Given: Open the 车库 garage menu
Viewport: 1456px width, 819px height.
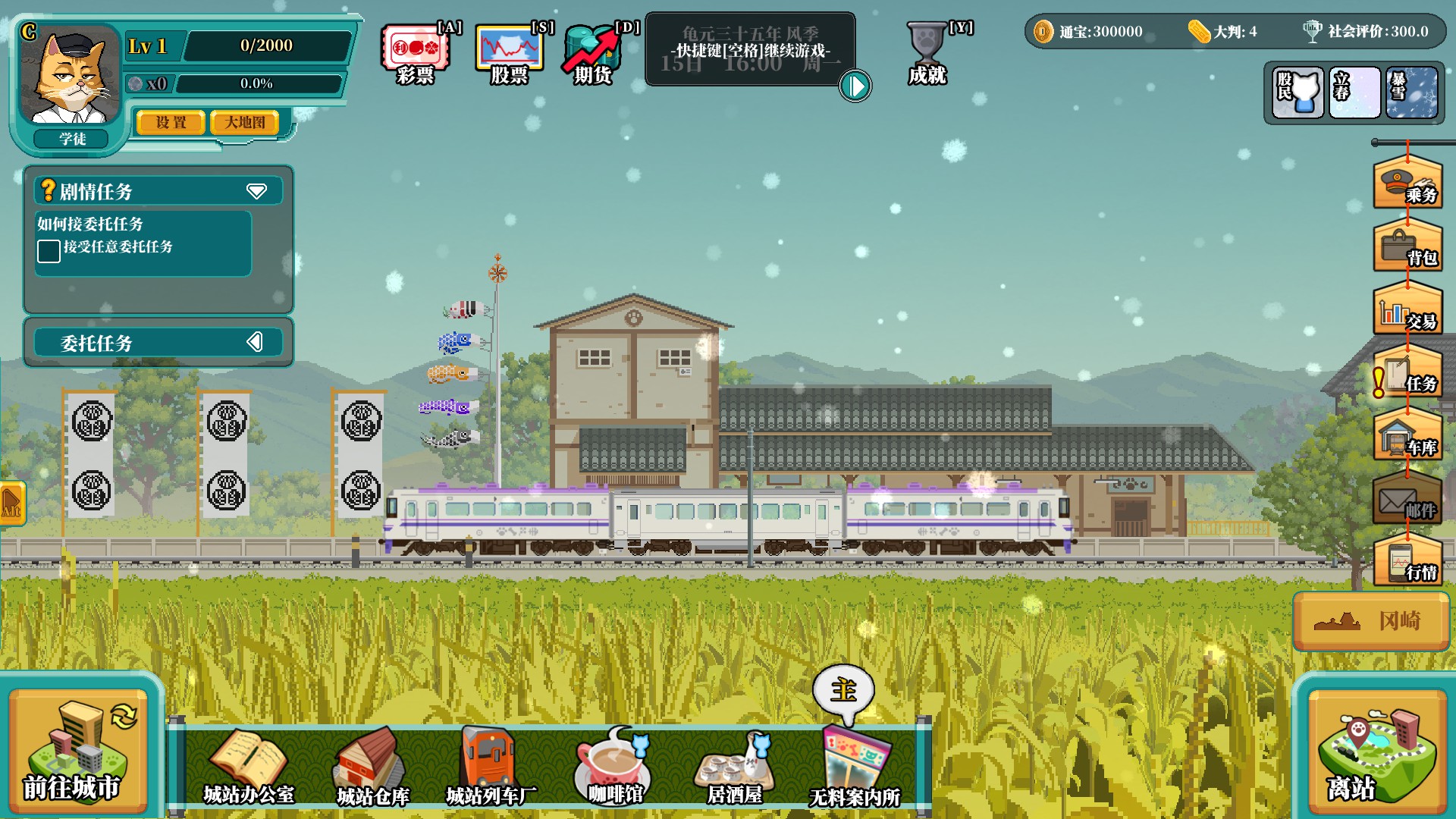Looking at the screenshot, I should (x=1407, y=438).
